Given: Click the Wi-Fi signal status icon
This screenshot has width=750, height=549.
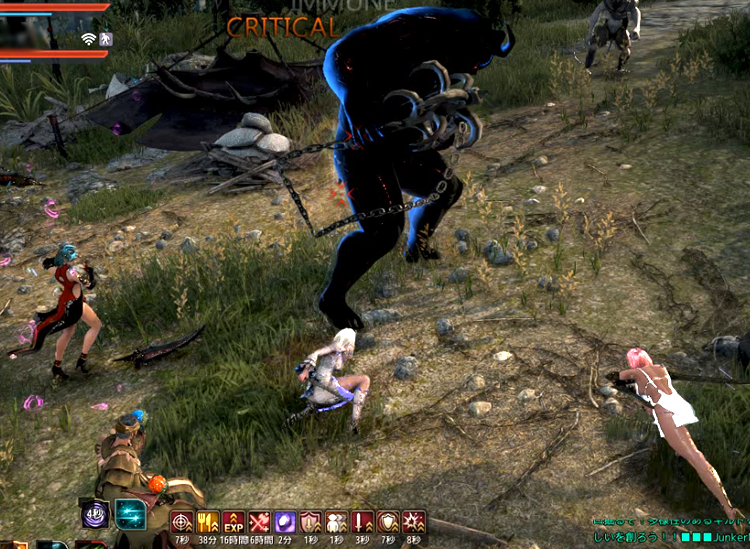Looking at the screenshot, I should coord(88,39).
